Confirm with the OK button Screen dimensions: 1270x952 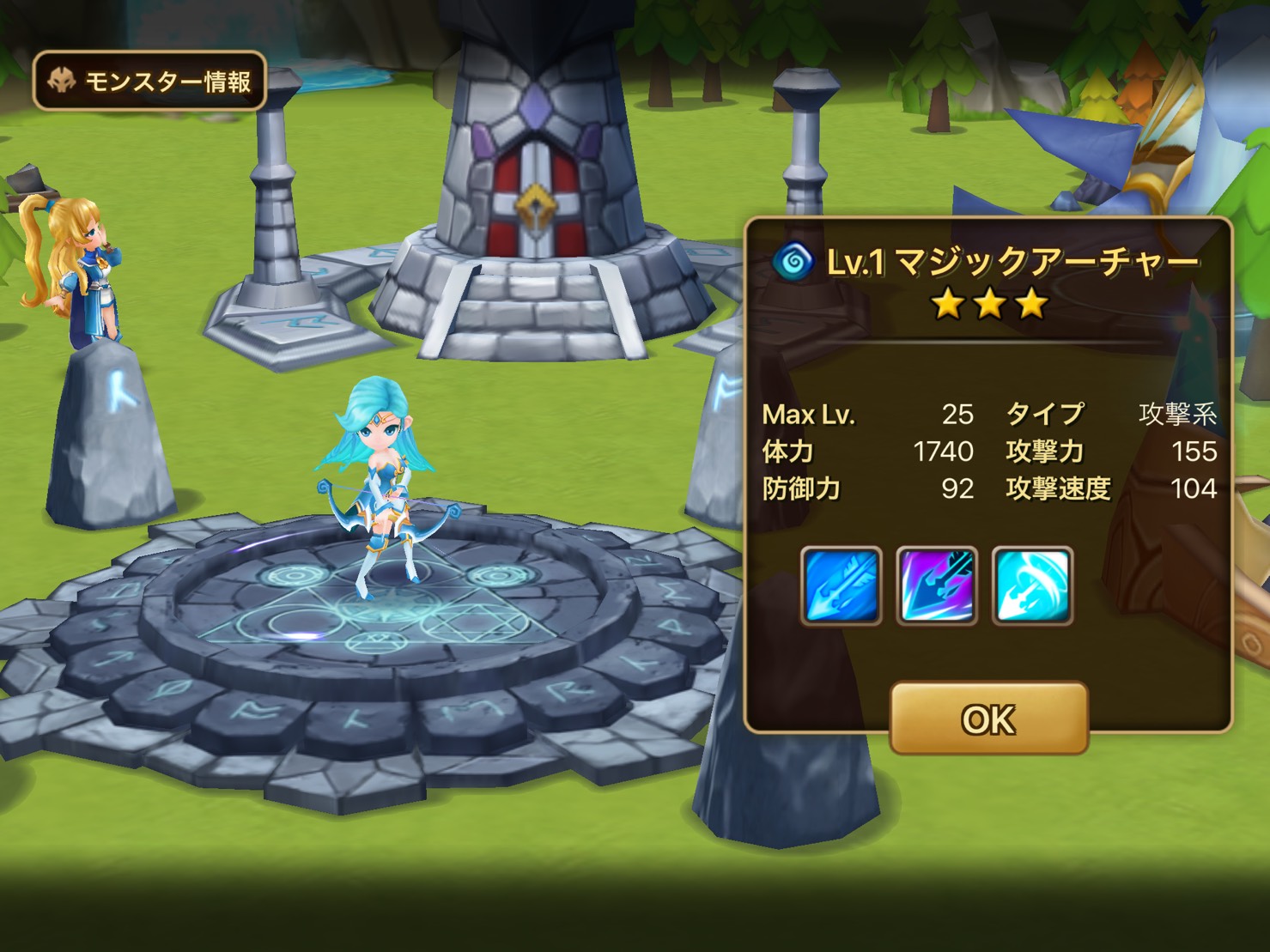[x=988, y=719]
